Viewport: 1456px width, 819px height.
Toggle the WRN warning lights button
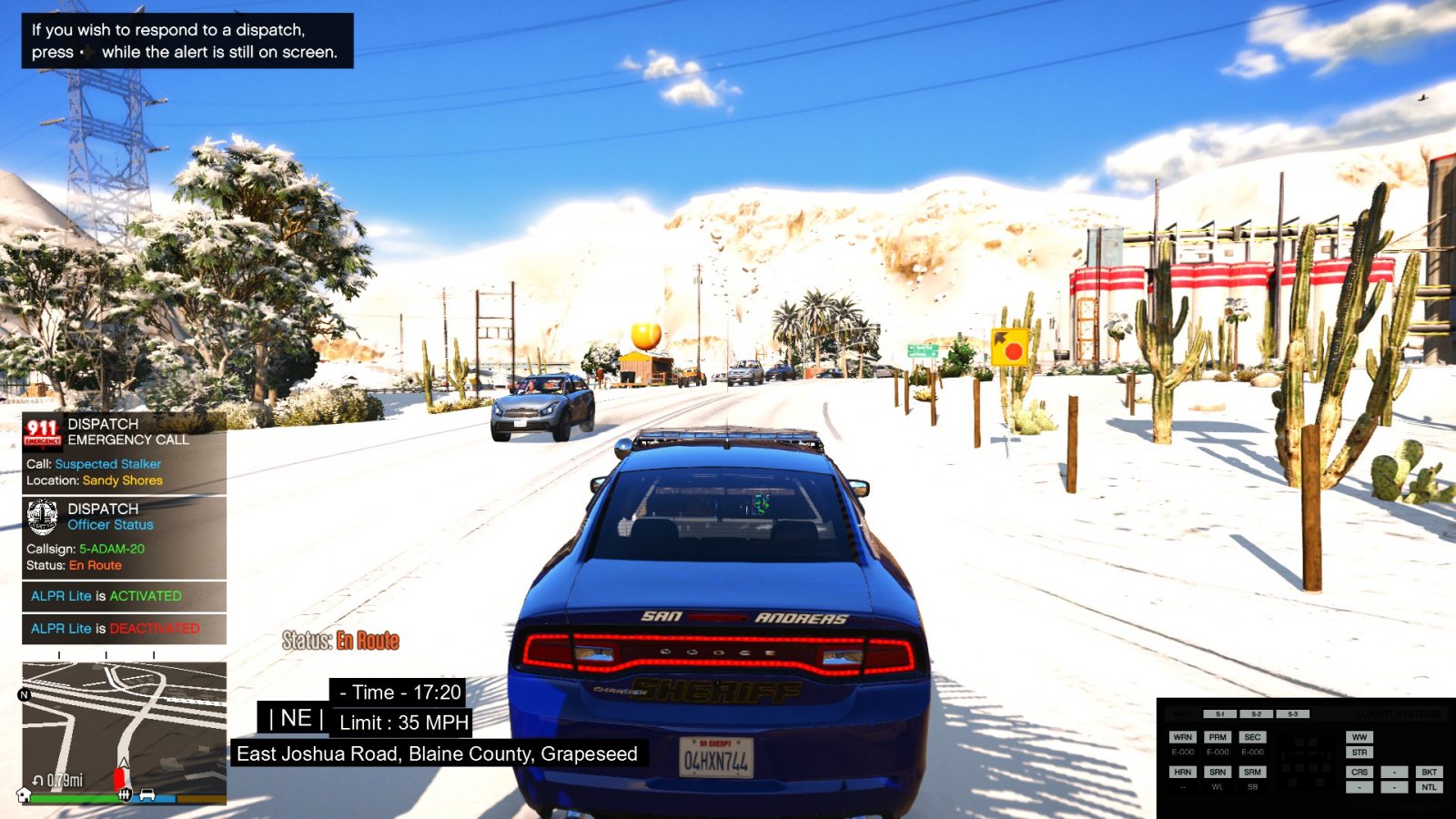click(1182, 737)
